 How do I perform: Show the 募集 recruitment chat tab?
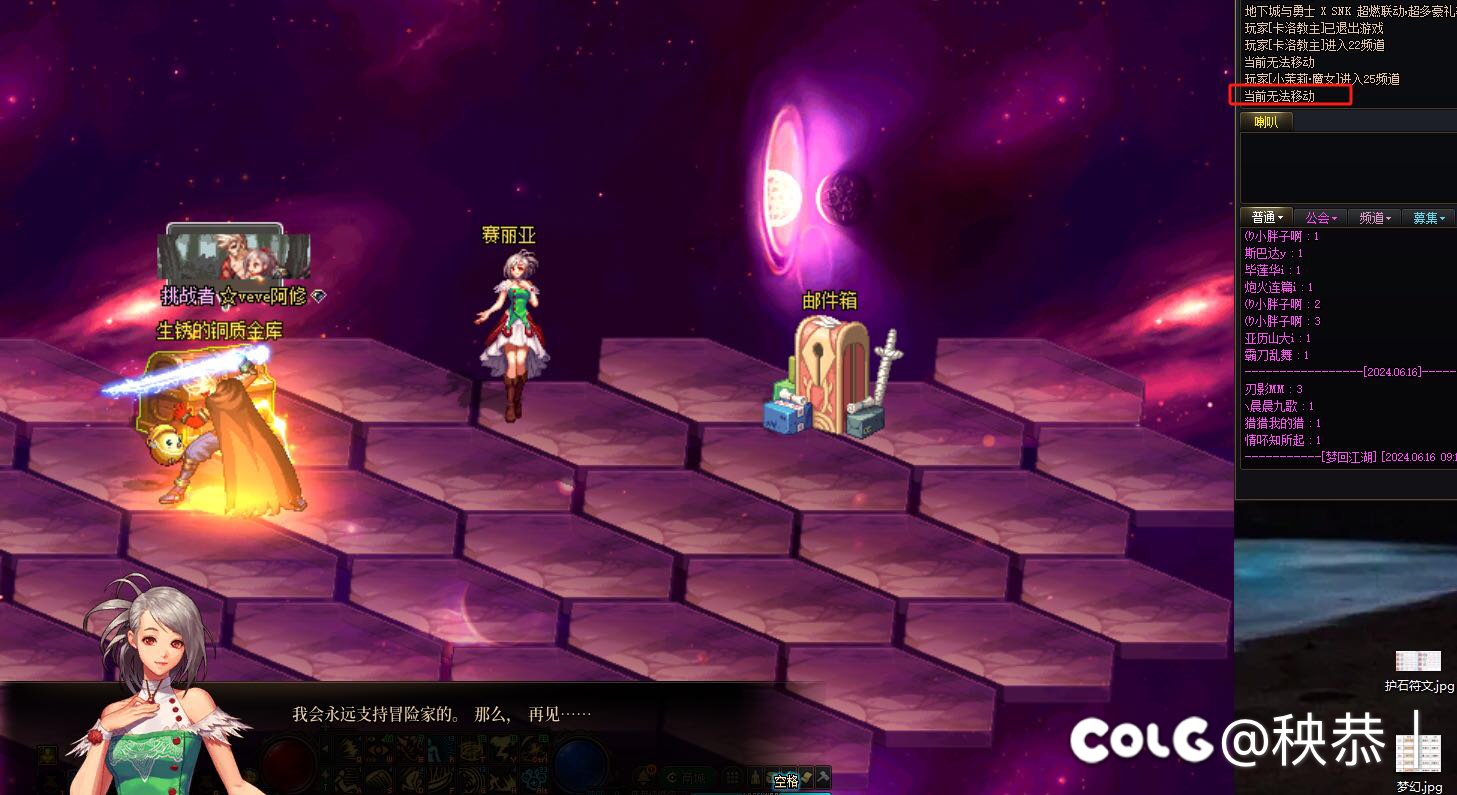click(x=1428, y=217)
